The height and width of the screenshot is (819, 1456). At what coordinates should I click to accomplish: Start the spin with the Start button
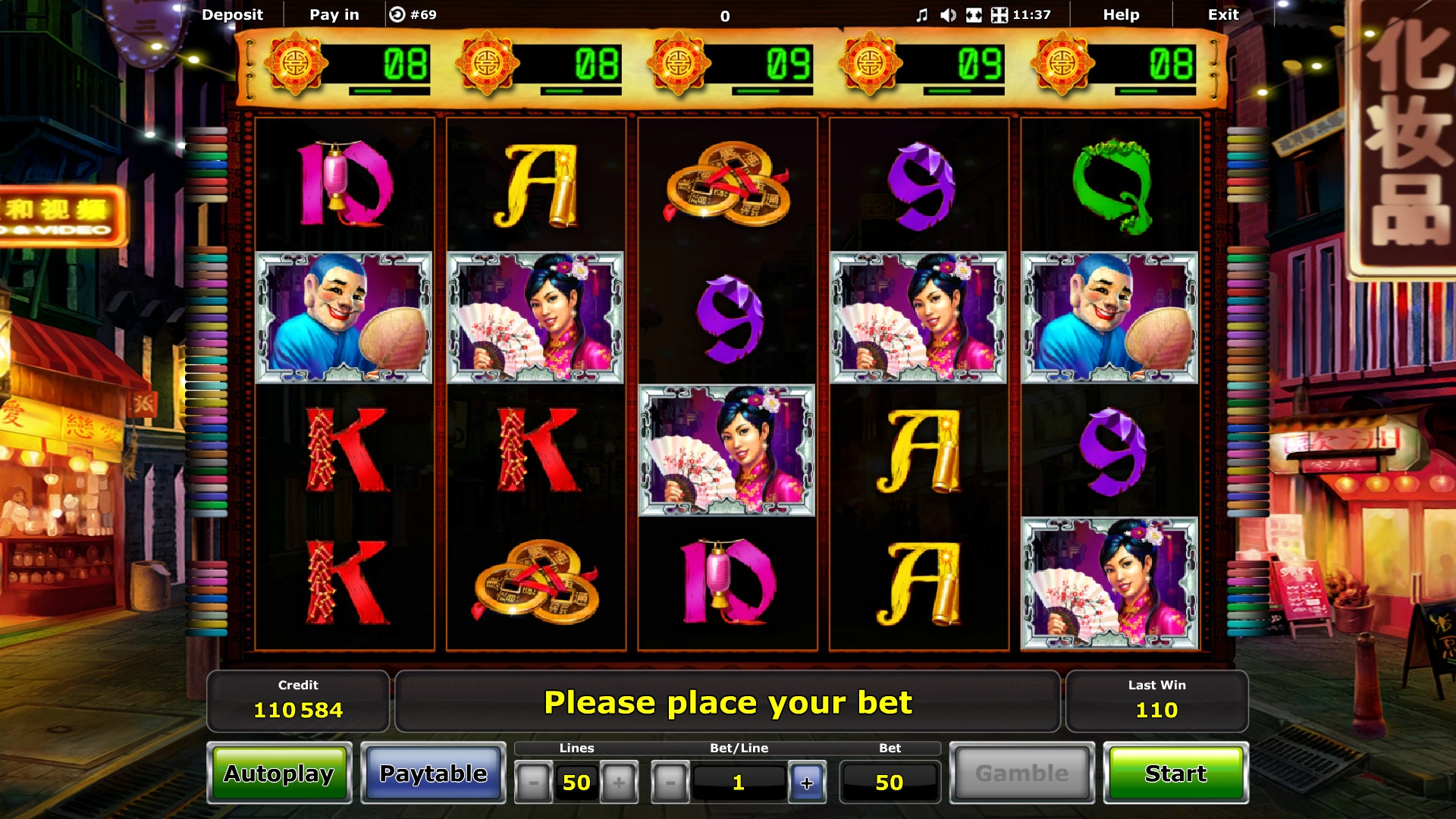(x=1175, y=773)
